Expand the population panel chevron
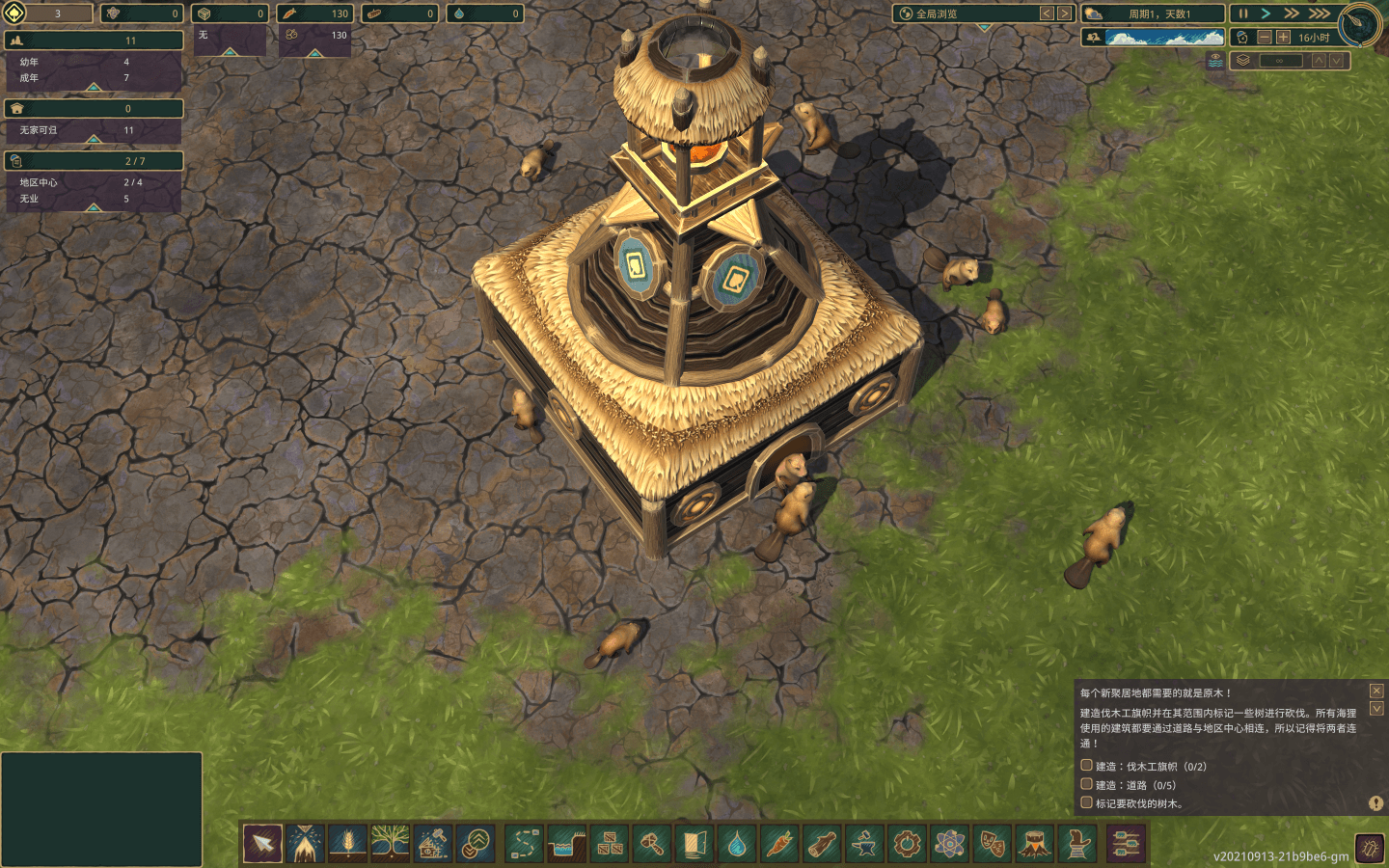 [x=93, y=89]
